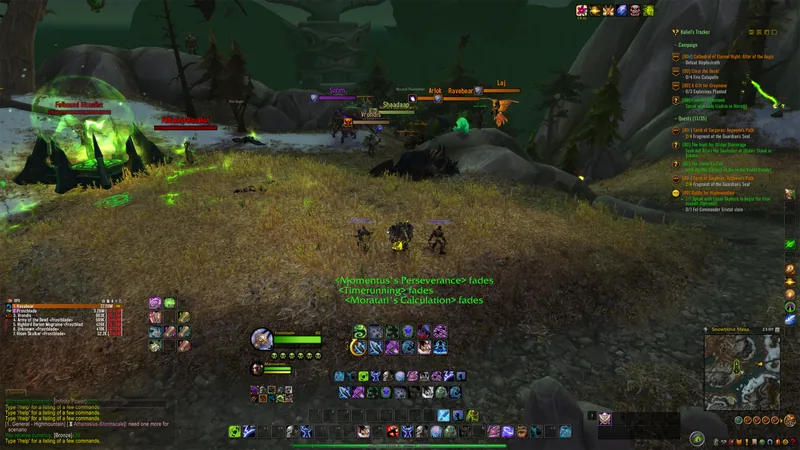Use the purple emblem extra action button

(x=604, y=419)
